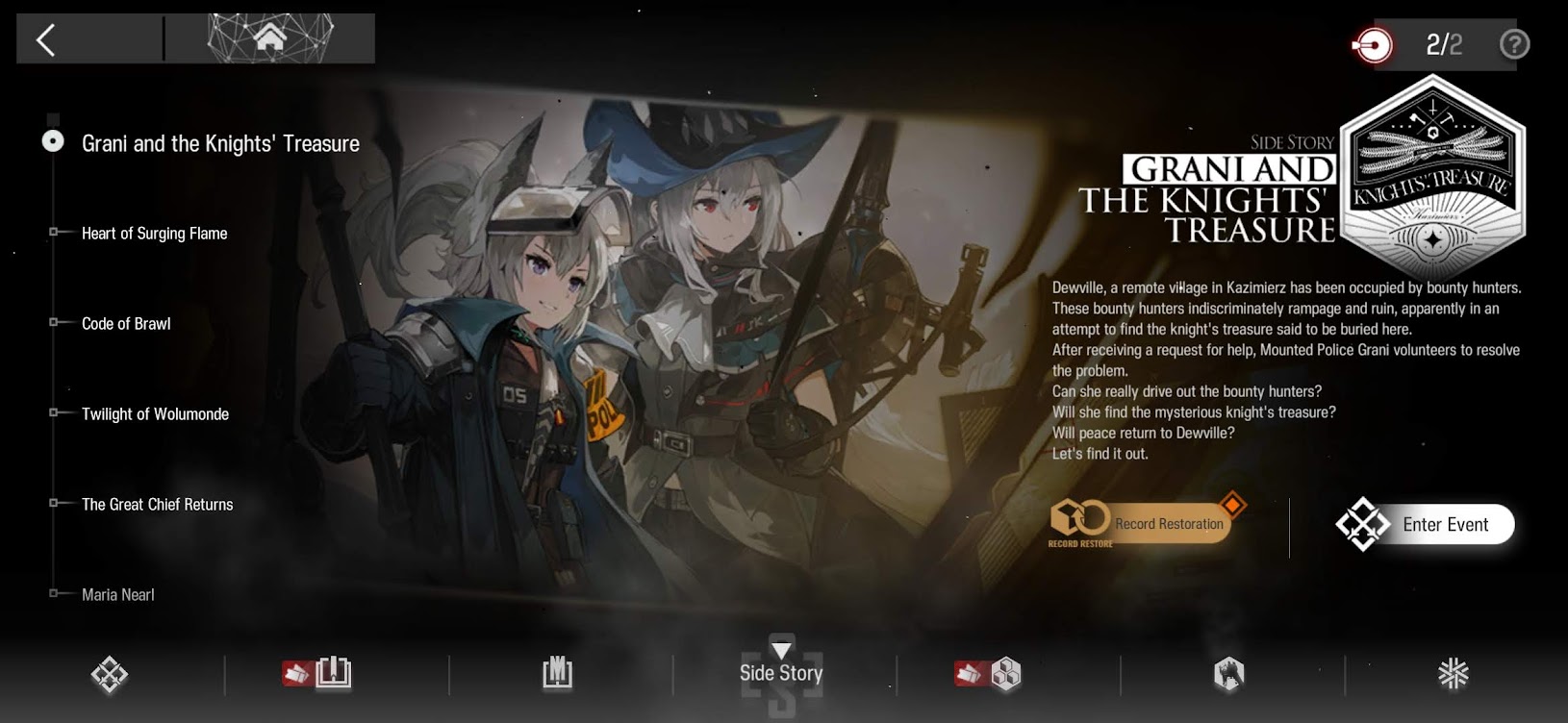
Task: Select Maria Nearl from the list
Action: (117, 595)
